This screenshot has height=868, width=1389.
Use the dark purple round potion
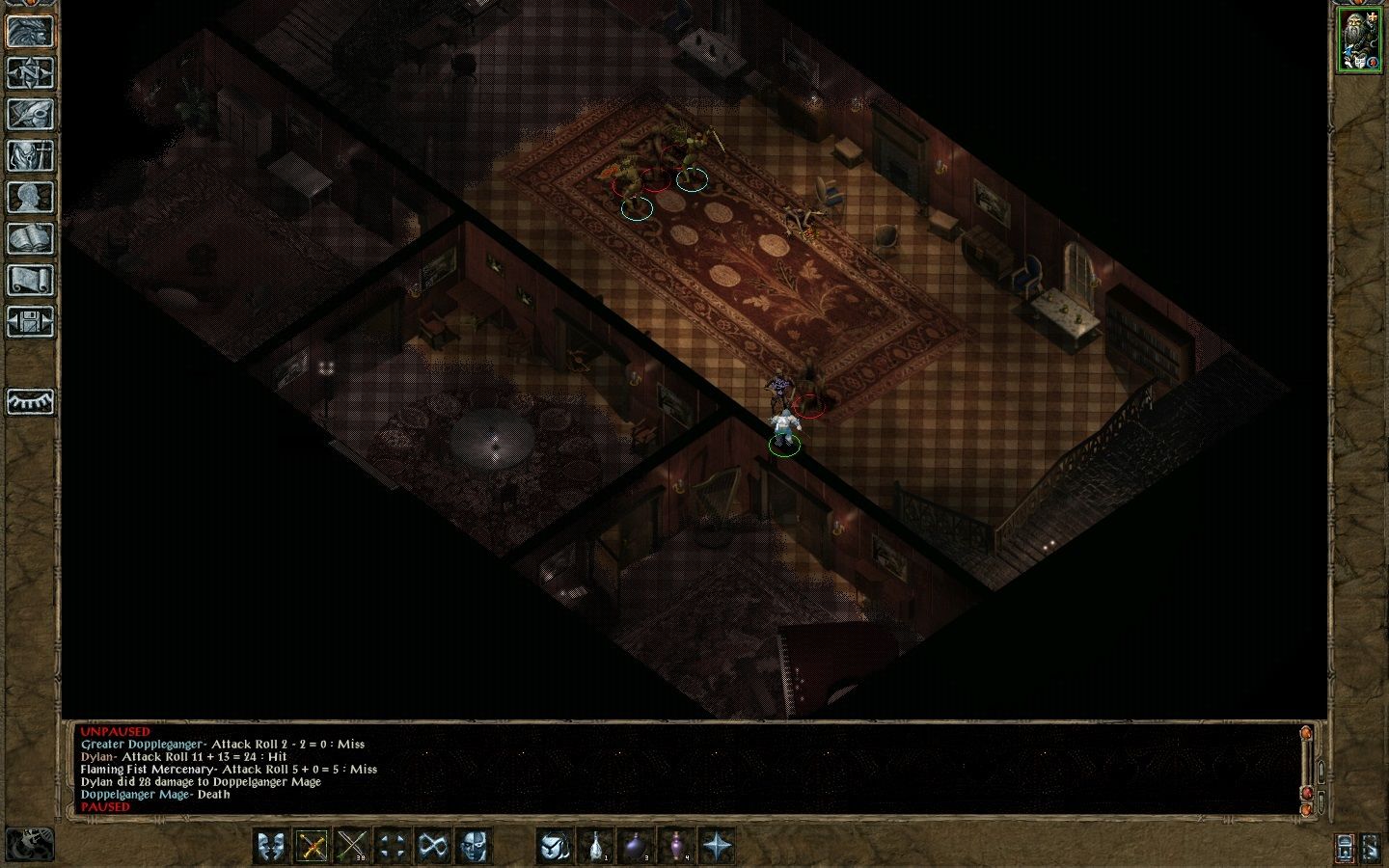click(636, 846)
